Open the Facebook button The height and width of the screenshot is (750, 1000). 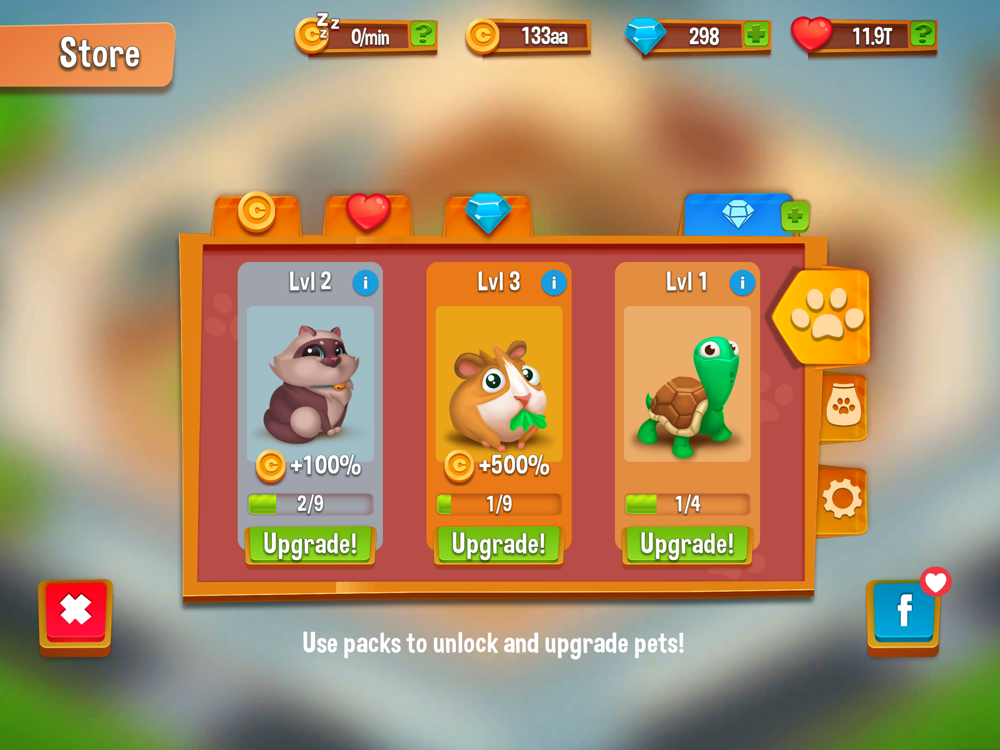coord(903,612)
